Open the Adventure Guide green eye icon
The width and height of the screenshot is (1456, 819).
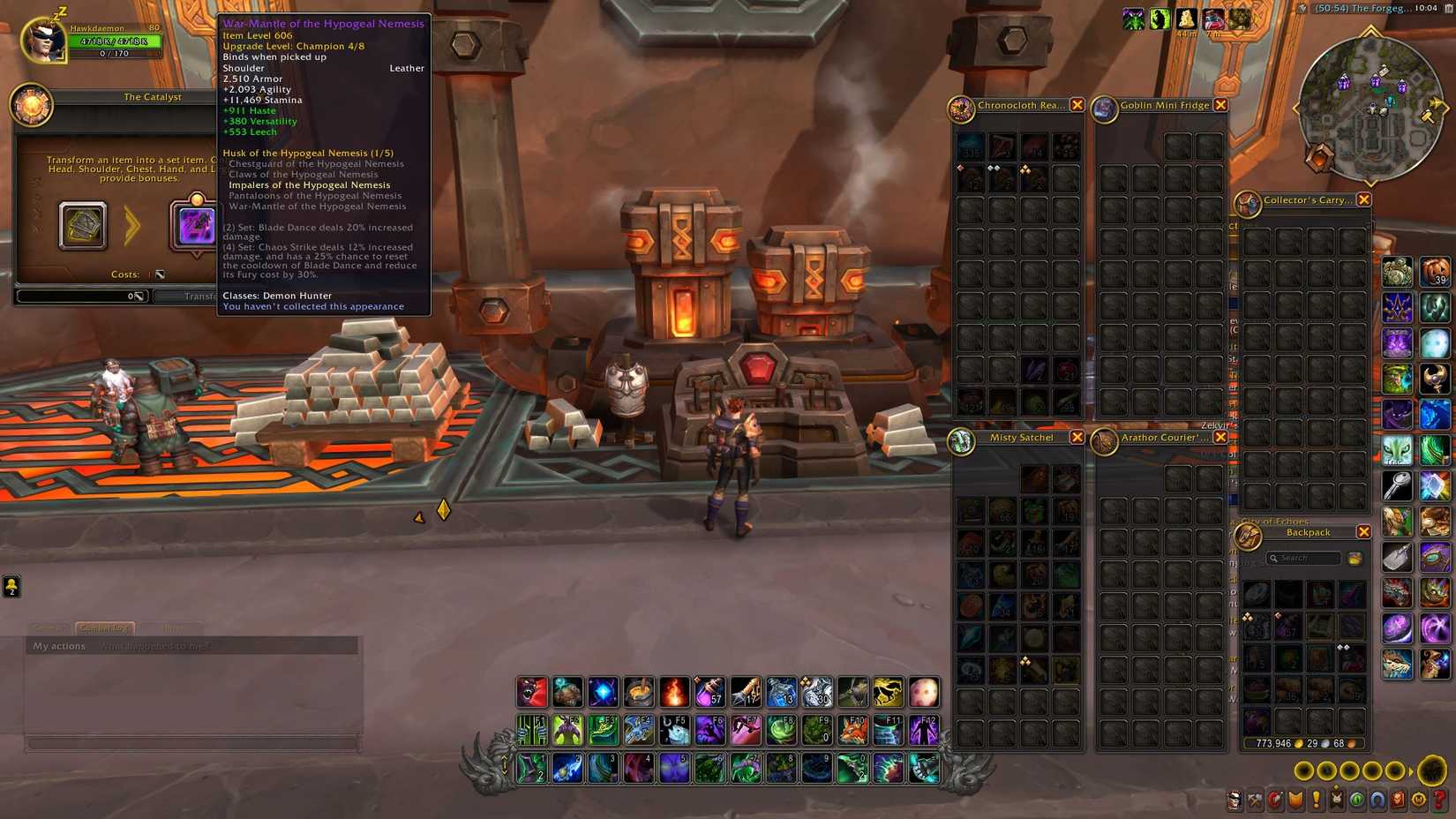1356,800
